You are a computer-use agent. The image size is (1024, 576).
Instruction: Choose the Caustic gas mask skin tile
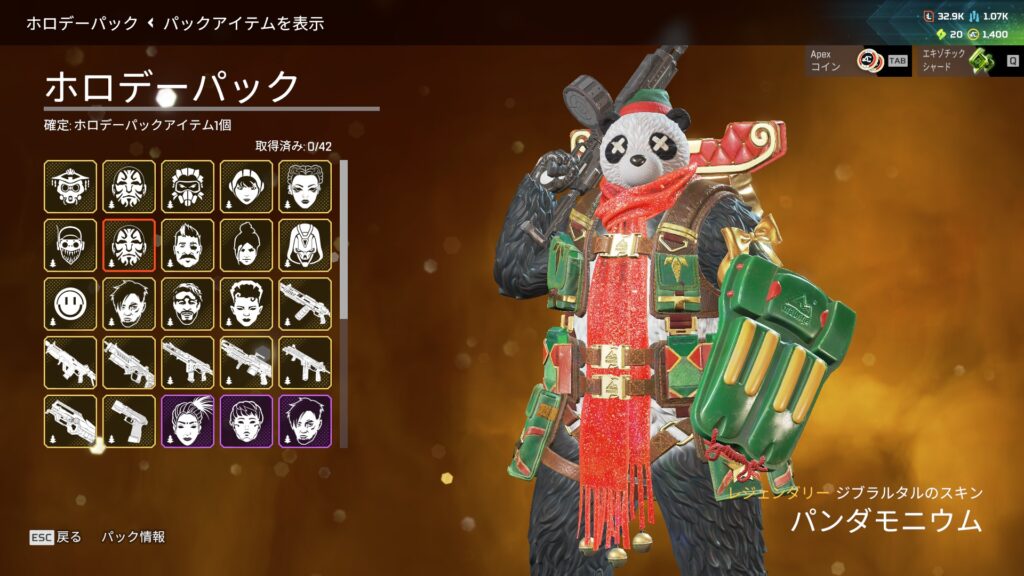click(188, 187)
